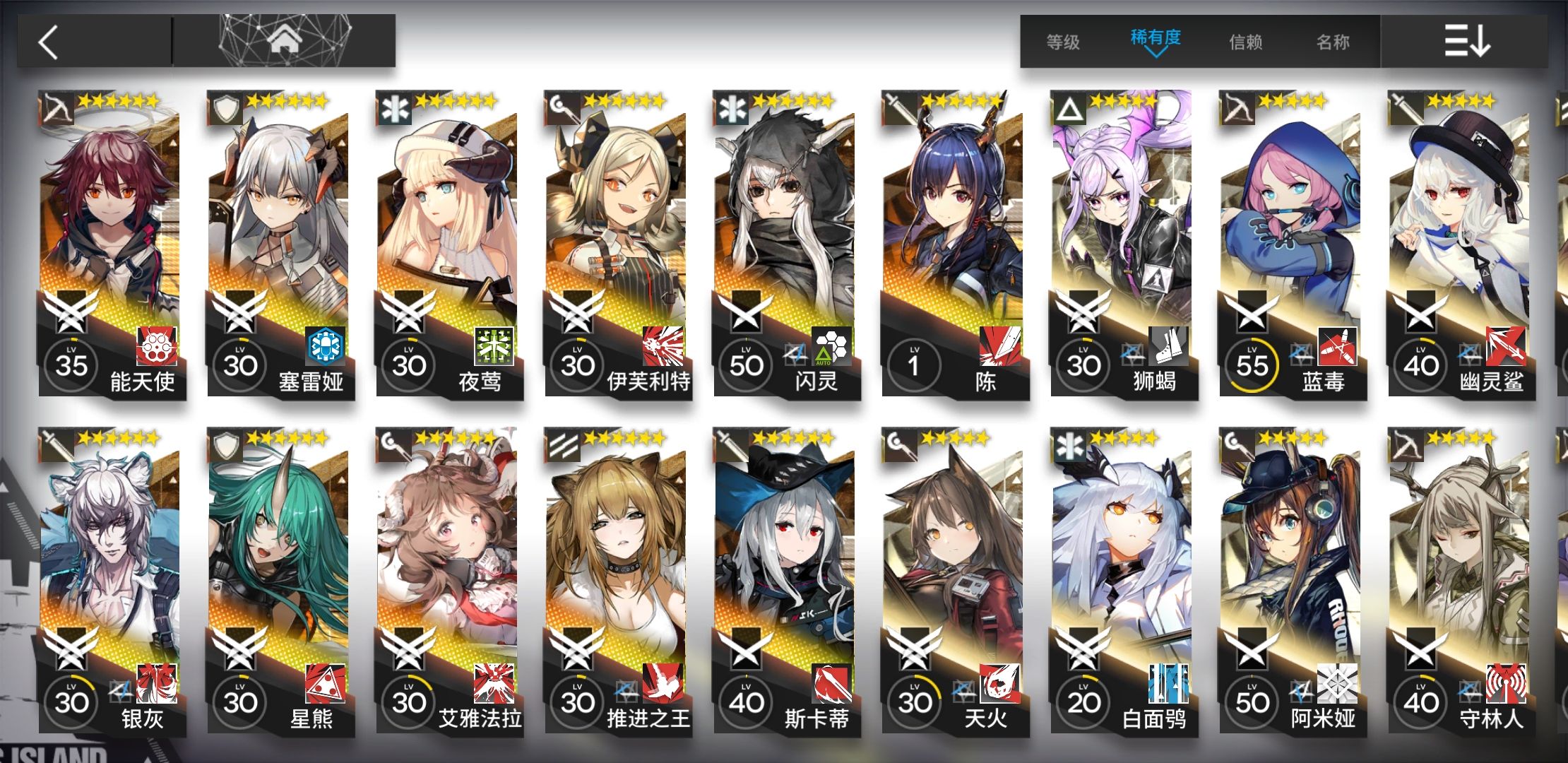Open the home navigation menu
The width and height of the screenshot is (1568, 763).
(x=284, y=41)
